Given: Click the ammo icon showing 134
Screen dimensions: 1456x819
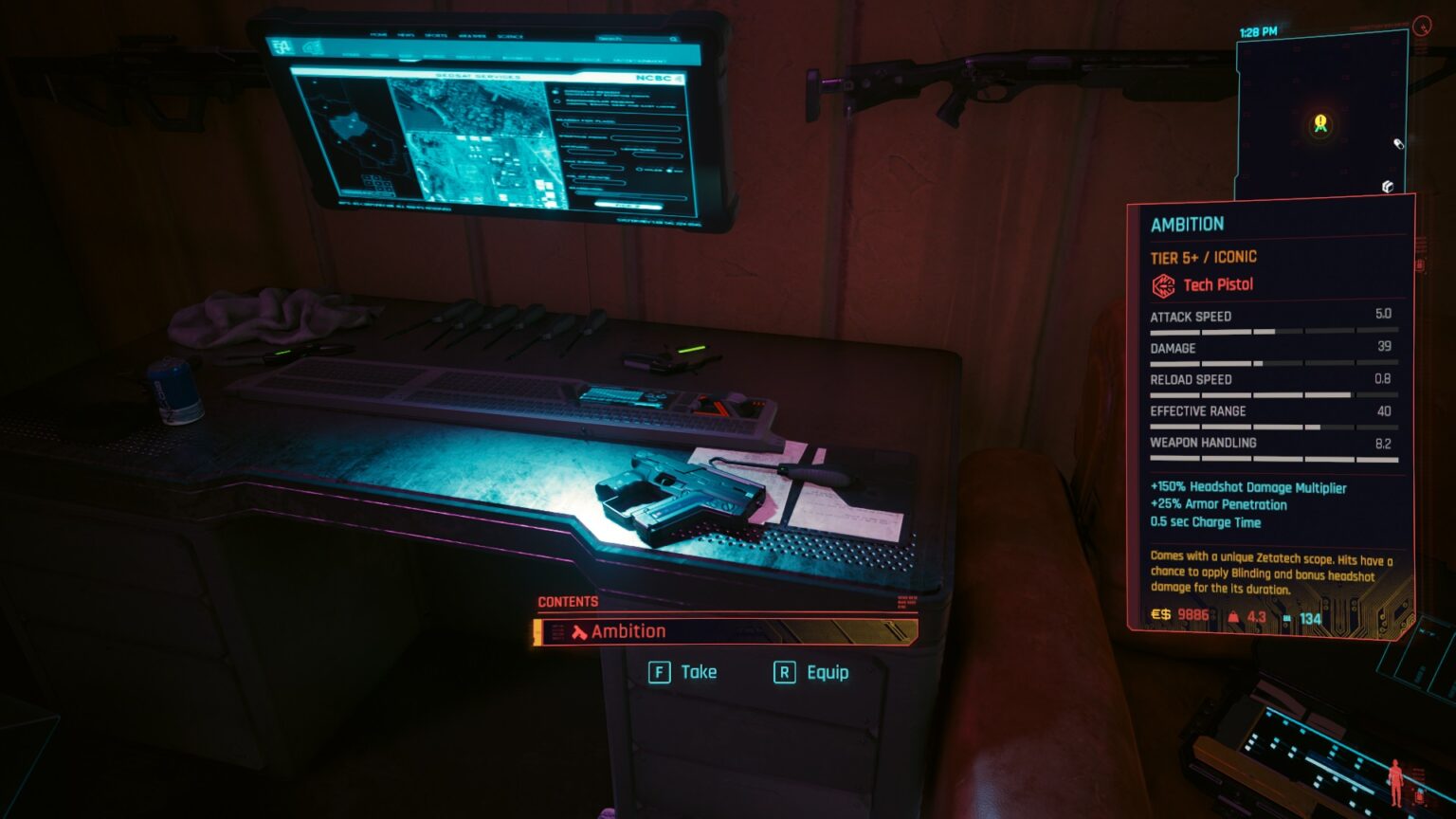Looking at the screenshot, I should tap(1286, 617).
